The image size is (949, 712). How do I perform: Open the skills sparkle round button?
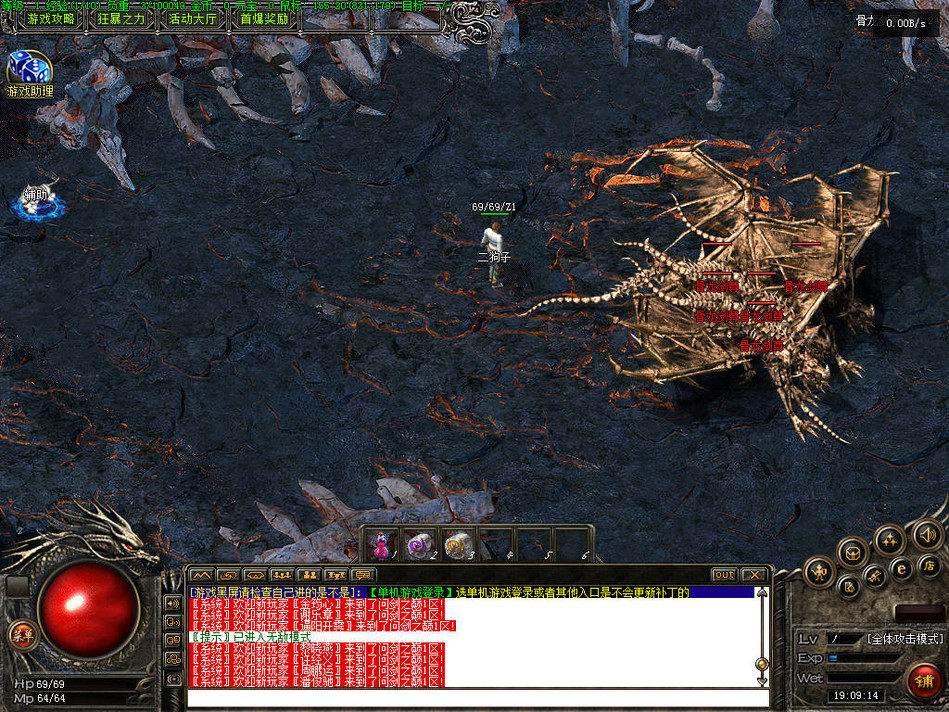[x=888, y=541]
